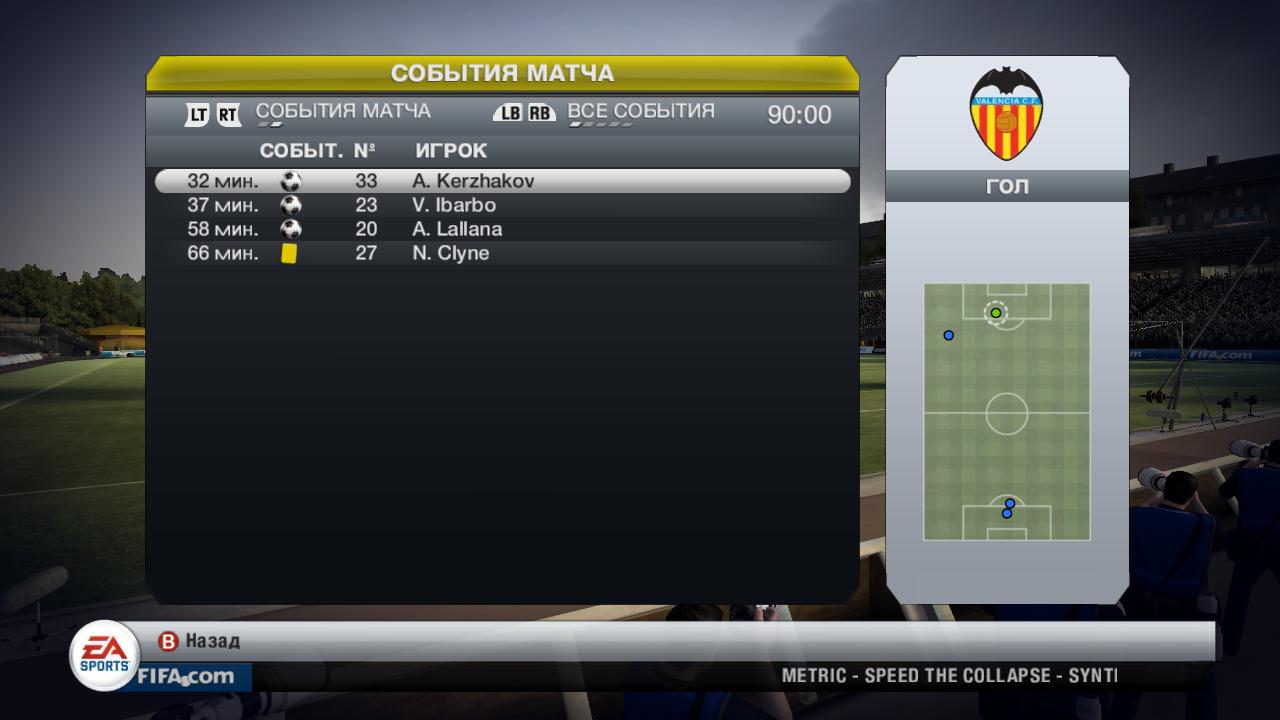This screenshot has height=720, width=1280.
Task: Open the FIFA.com link
Action: [x=186, y=677]
